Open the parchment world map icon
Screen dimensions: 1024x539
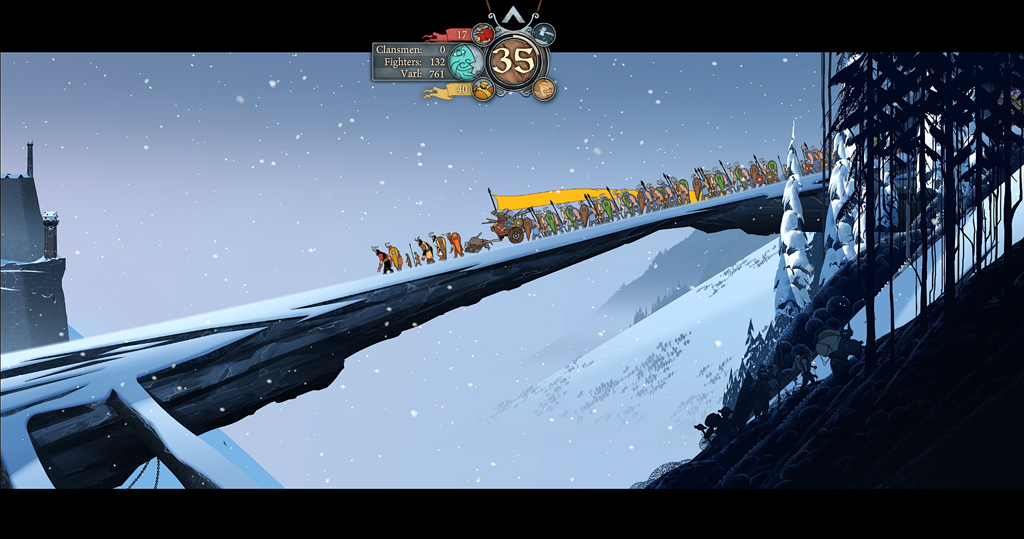pyautogui.click(x=544, y=89)
